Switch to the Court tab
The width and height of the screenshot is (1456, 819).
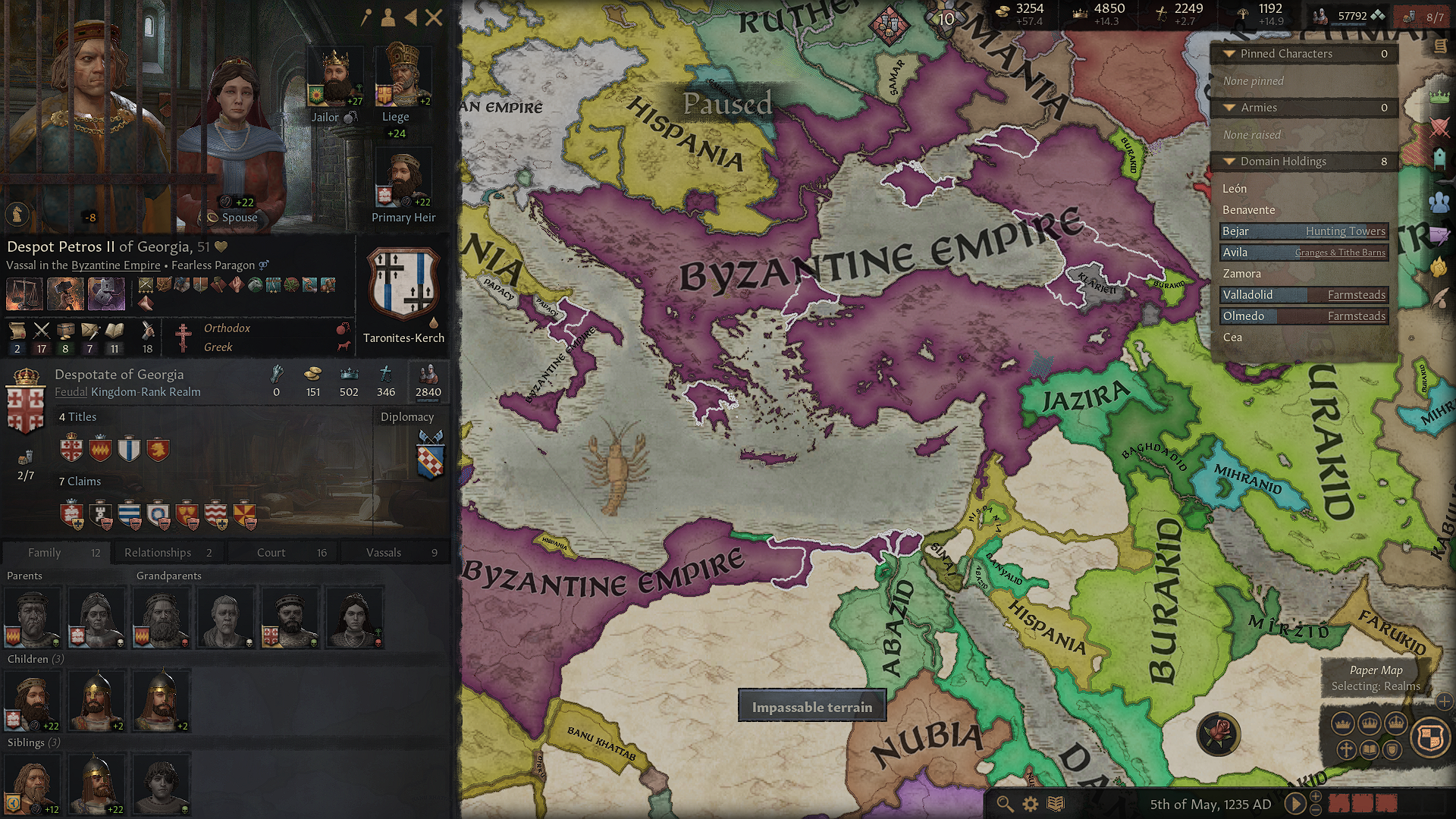click(270, 552)
